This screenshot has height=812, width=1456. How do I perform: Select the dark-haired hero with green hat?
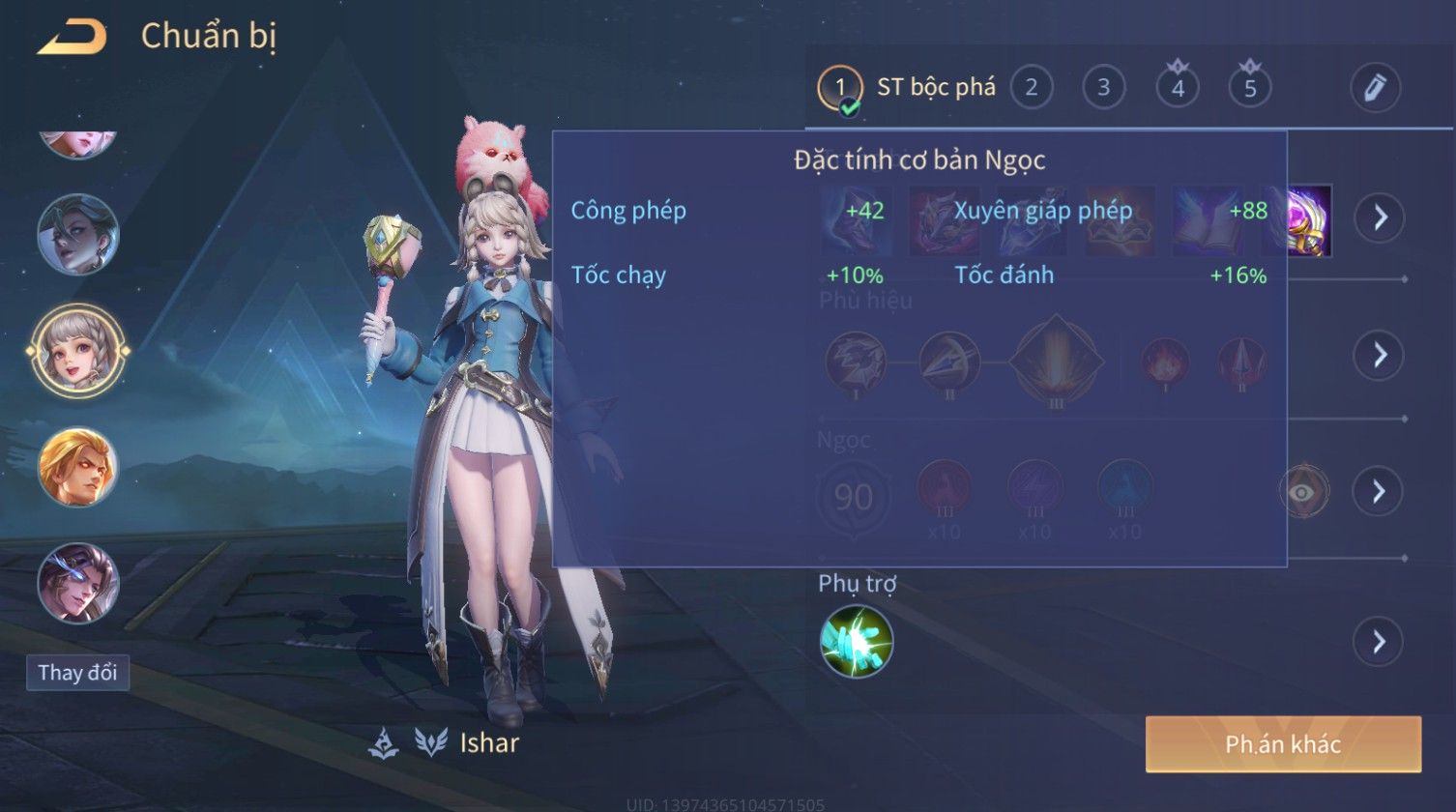point(78,234)
